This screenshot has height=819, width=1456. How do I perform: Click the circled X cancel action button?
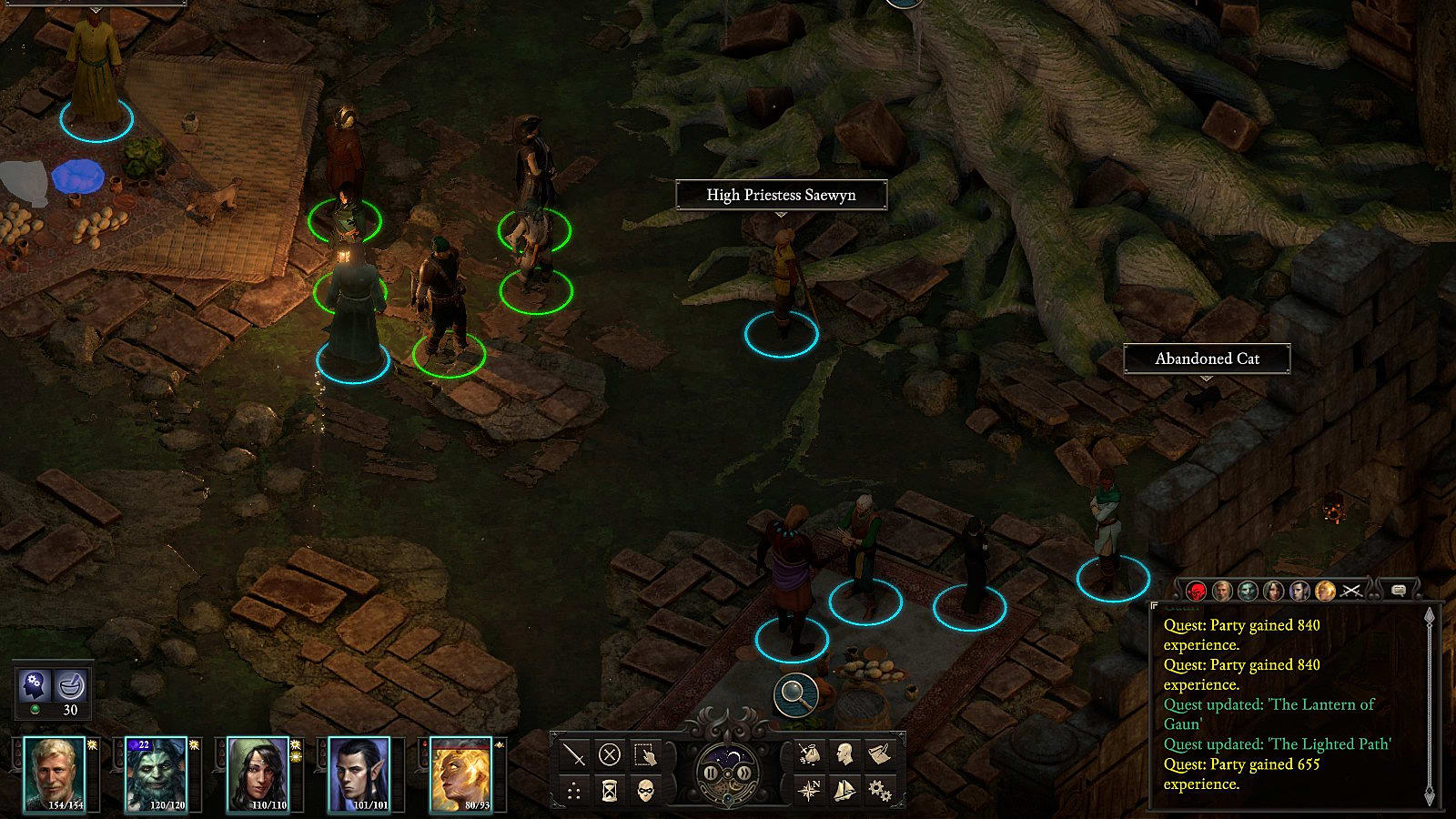pyautogui.click(x=610, y=754)
